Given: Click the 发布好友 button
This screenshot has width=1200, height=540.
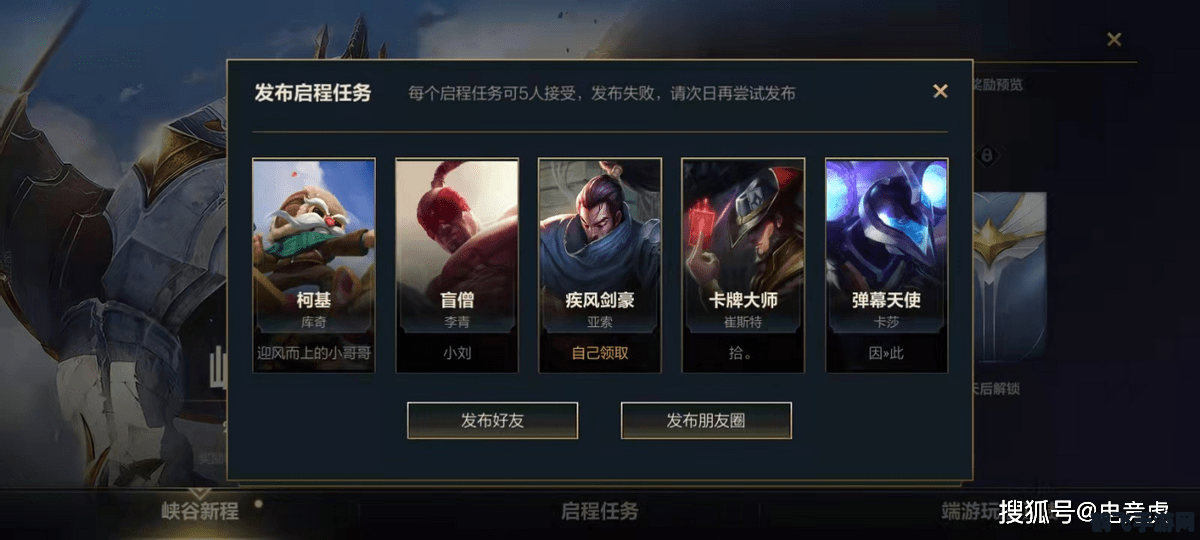Looking at the screenshot, I should [492, 420].
